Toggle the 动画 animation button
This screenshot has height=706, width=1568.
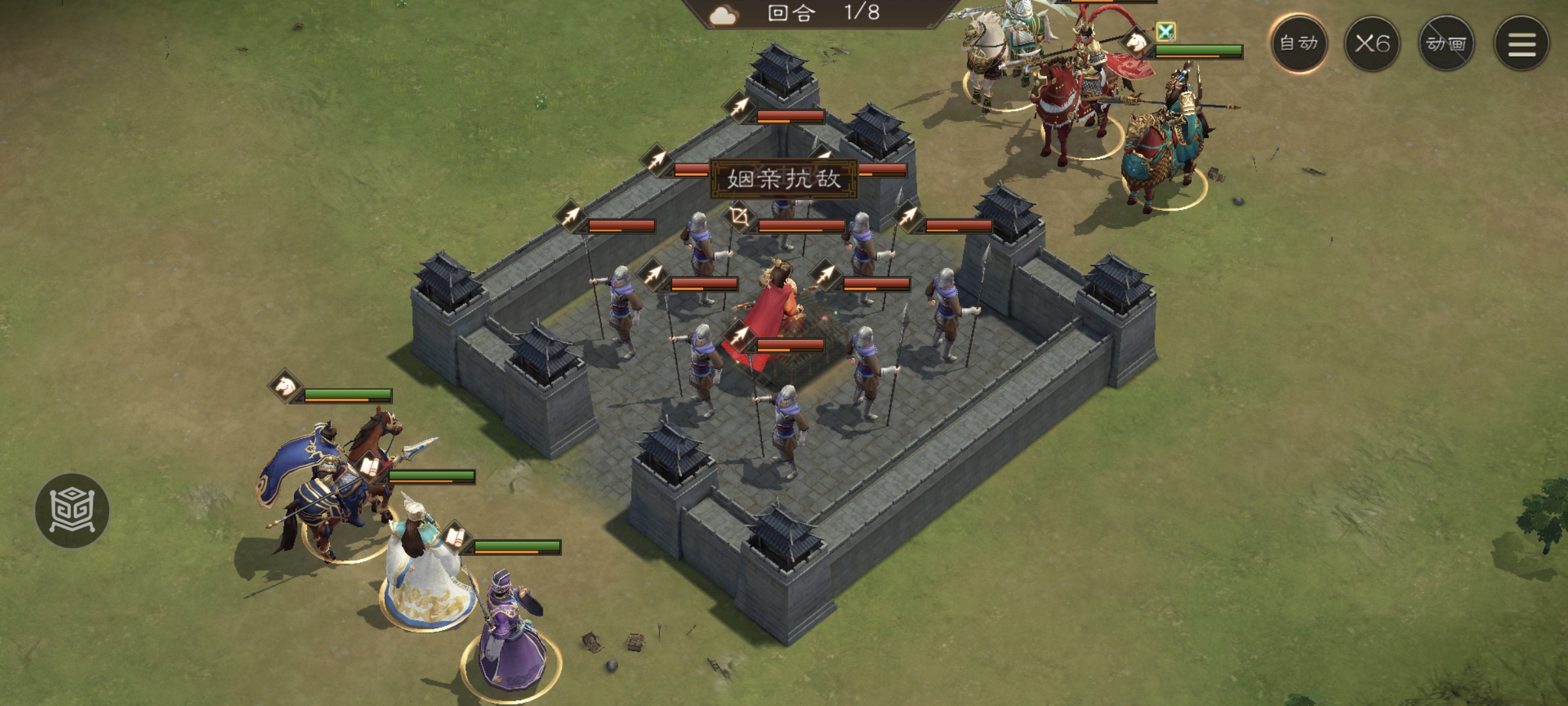1446,44
